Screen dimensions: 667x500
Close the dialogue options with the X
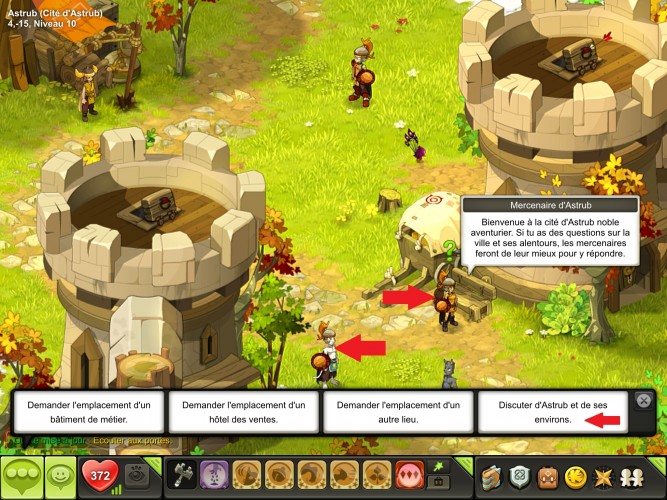(644, 400)
